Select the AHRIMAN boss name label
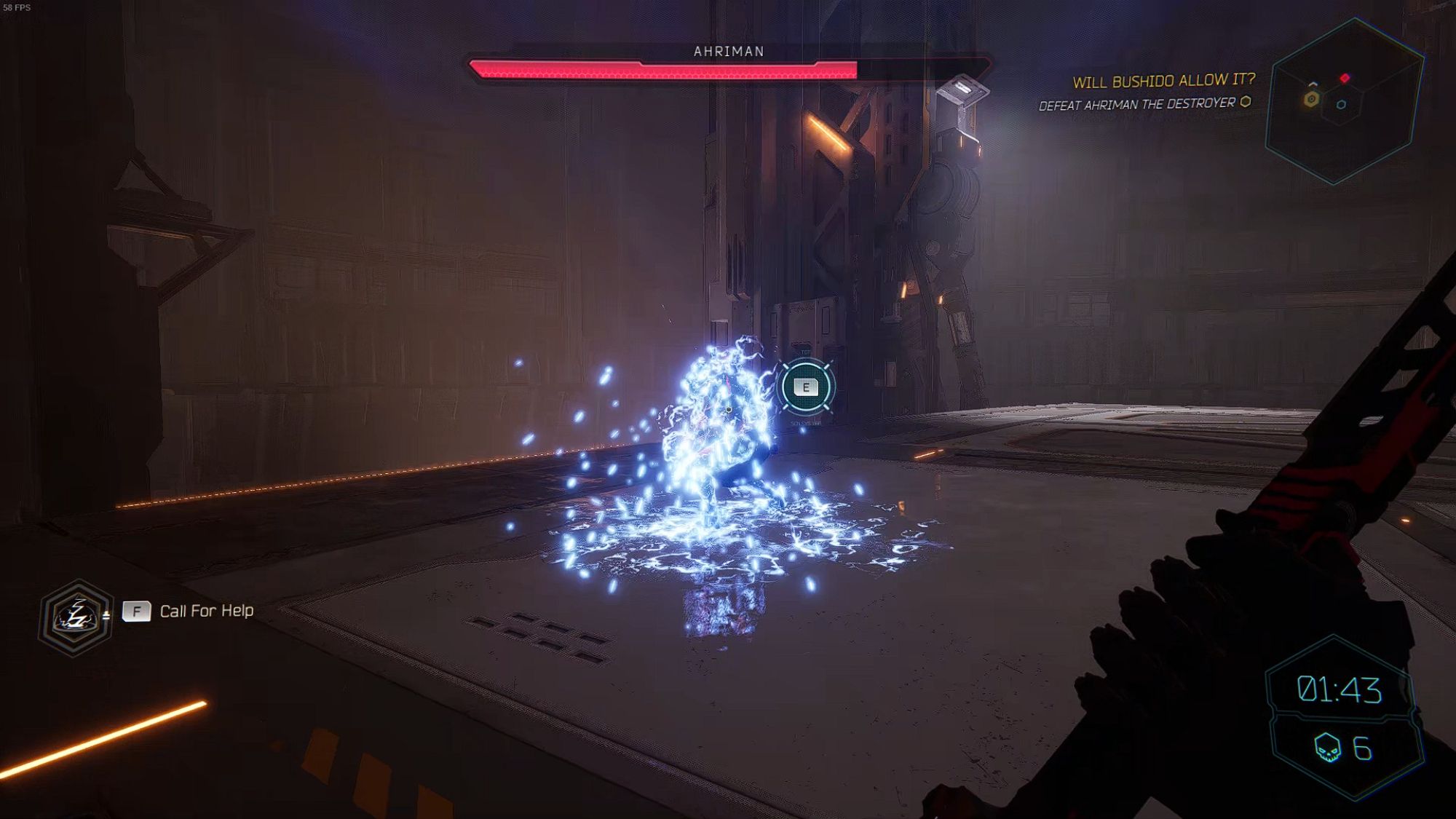The image size is (1456, 819). (727, 52)
